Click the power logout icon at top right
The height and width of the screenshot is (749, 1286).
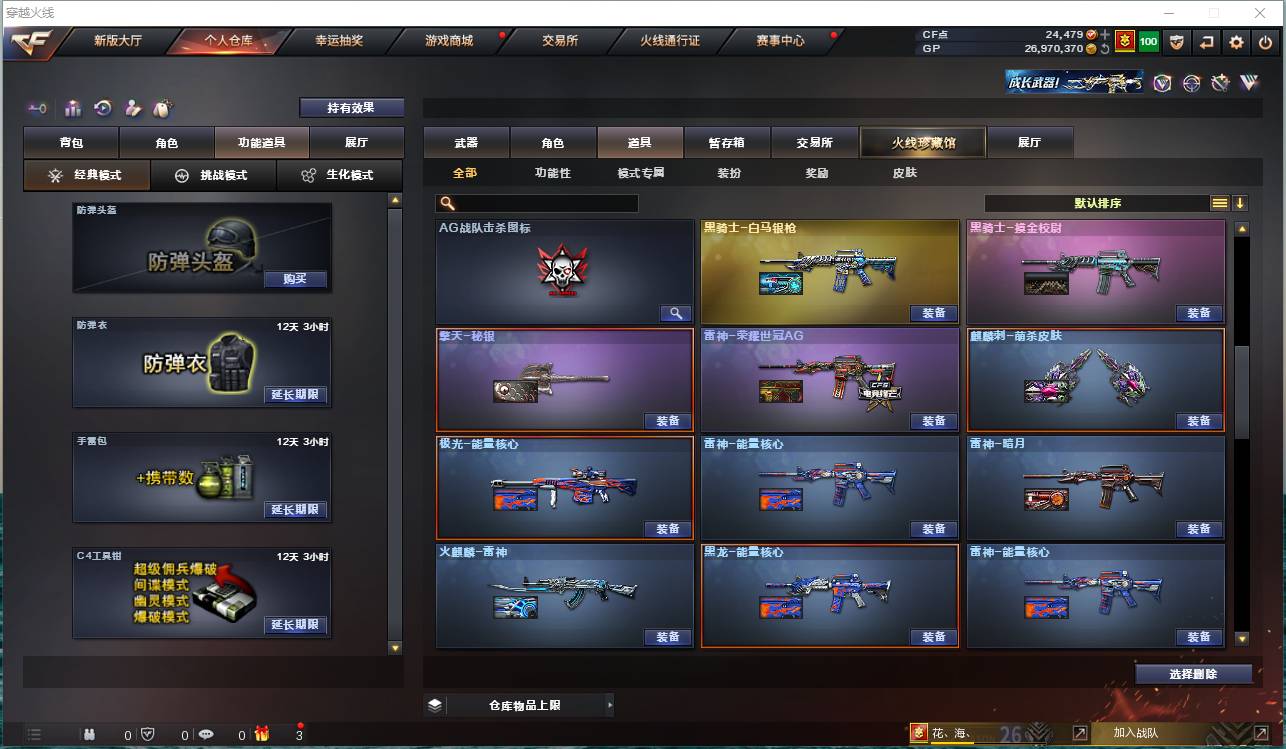[1265, 41]
